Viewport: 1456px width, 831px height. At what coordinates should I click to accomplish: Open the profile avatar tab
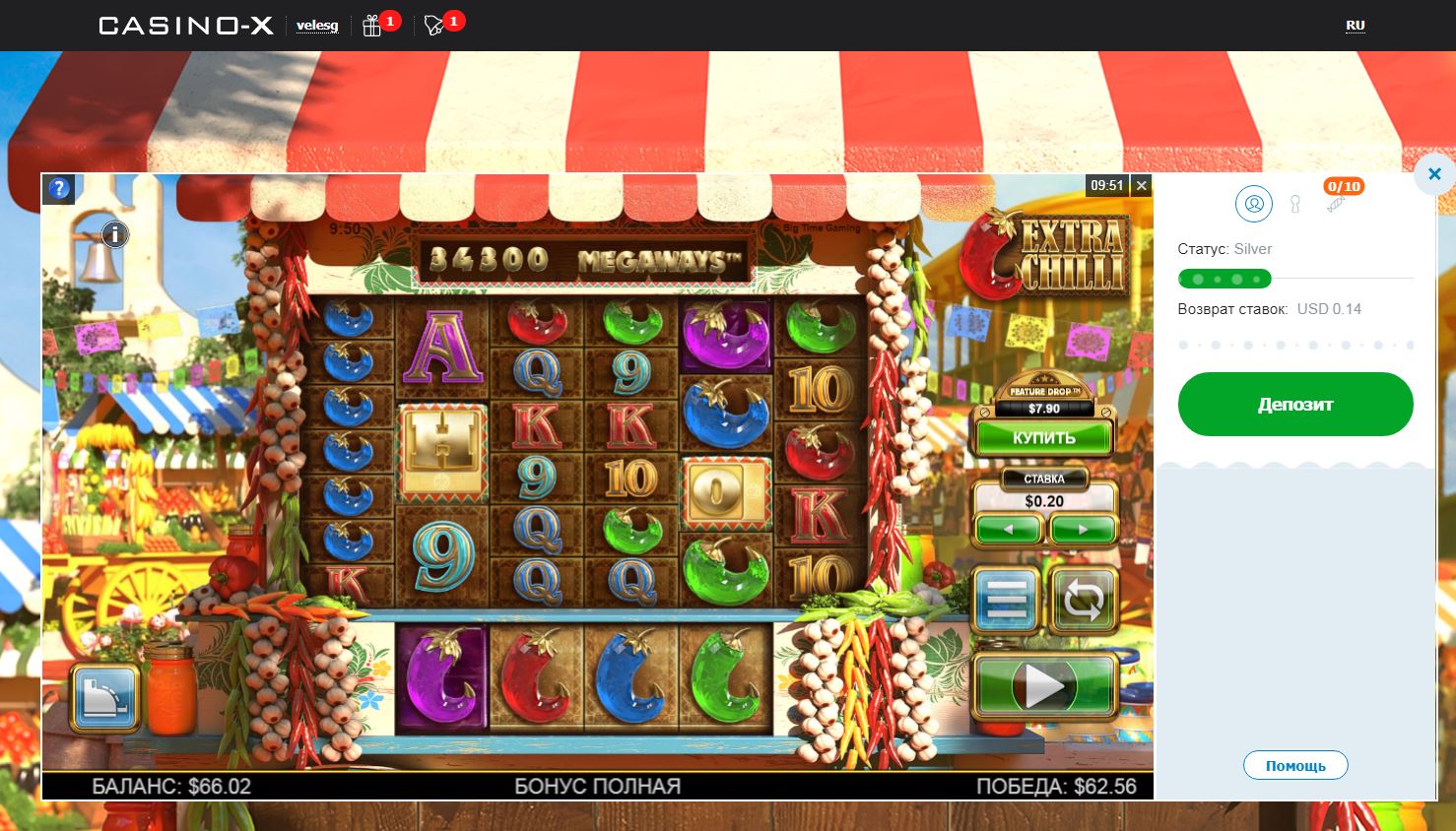click(1254, 204)
